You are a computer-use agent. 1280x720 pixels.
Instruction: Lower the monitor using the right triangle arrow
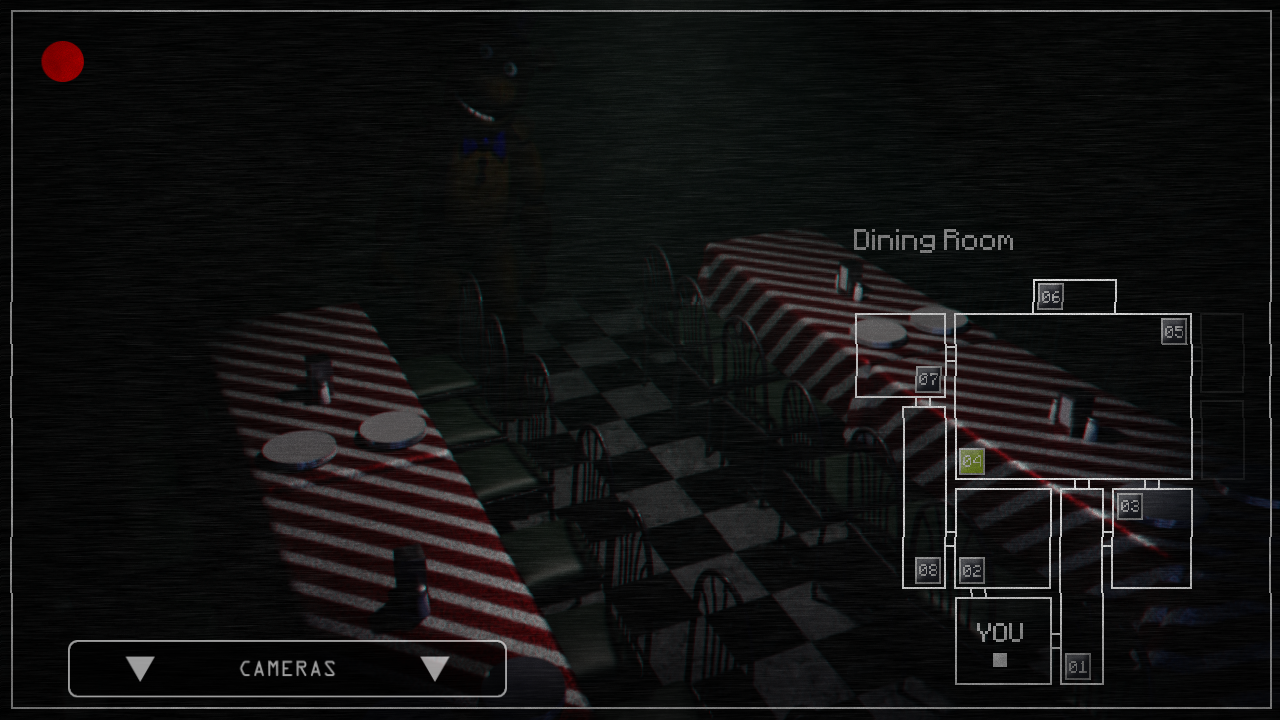click(435, 668)
